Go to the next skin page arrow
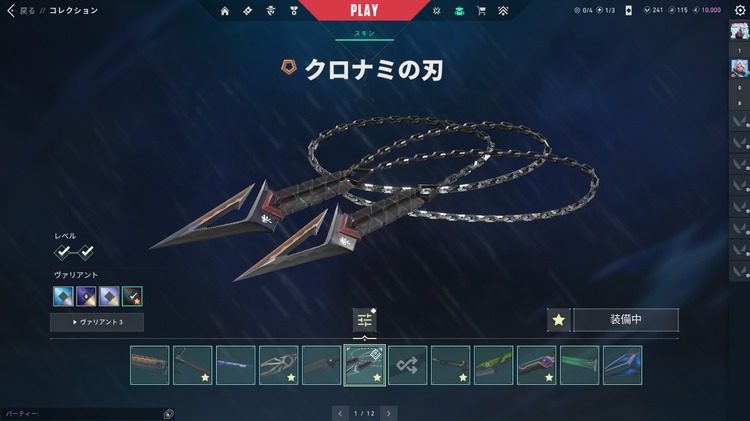Screen dimensions: 750x421 pyautogui.click(x=388, y=412)
